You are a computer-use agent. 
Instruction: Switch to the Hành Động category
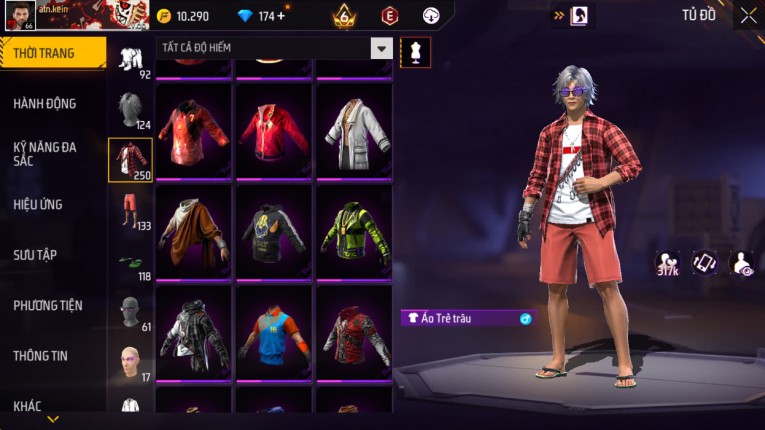click(45, 103)
